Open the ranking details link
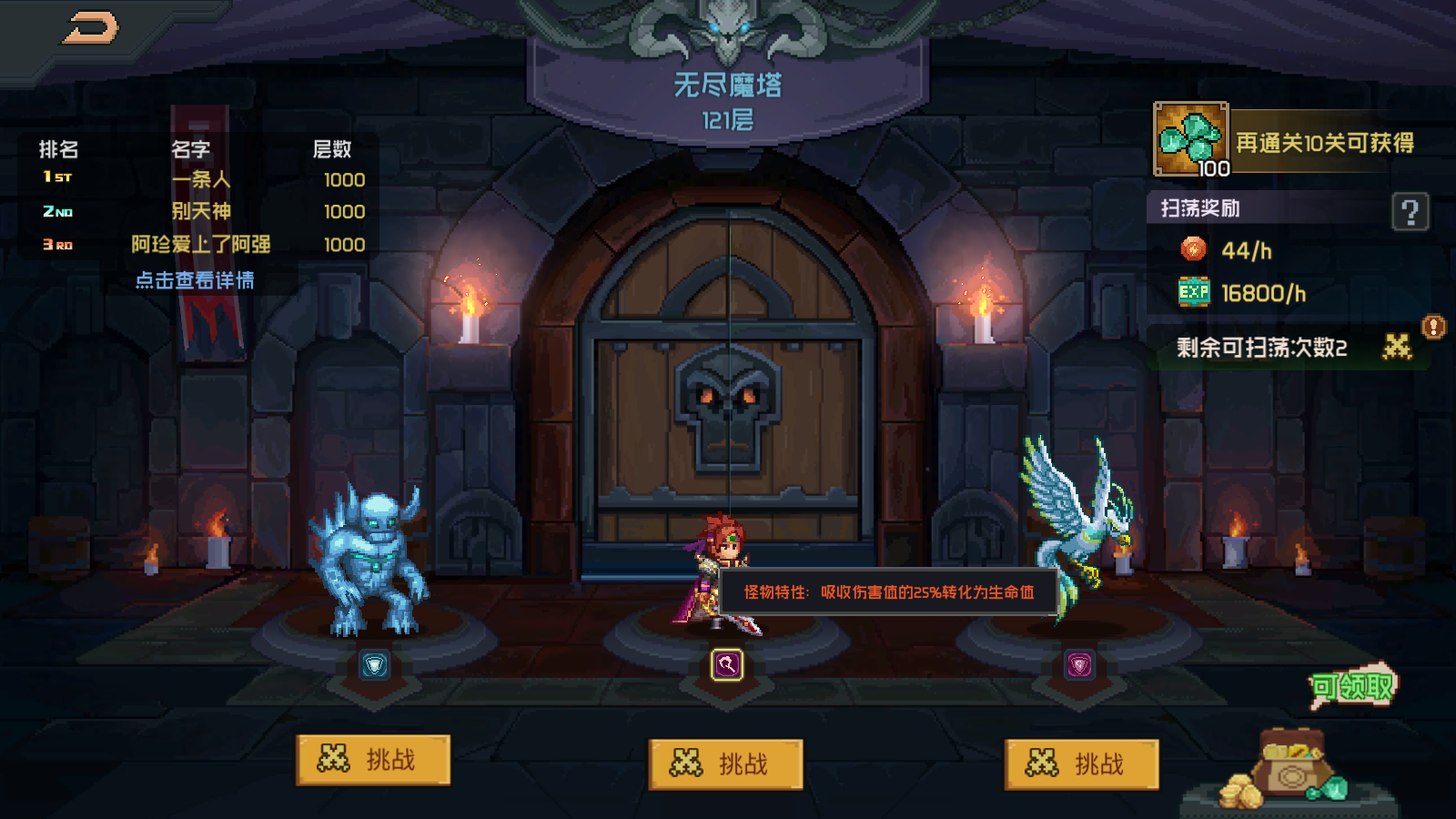1456x819 pixels. click(195, 280)
